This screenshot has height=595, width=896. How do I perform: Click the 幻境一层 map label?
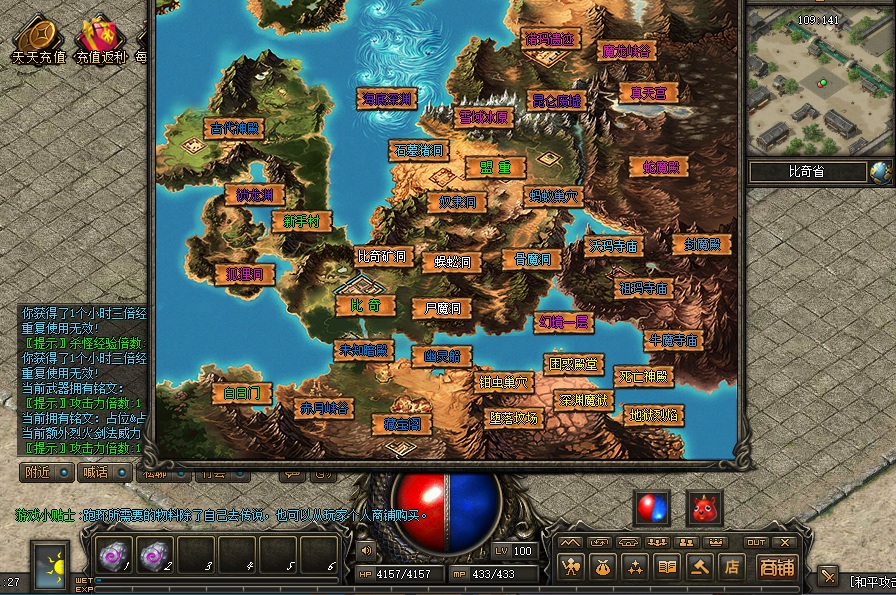click(x=566, y=322)
